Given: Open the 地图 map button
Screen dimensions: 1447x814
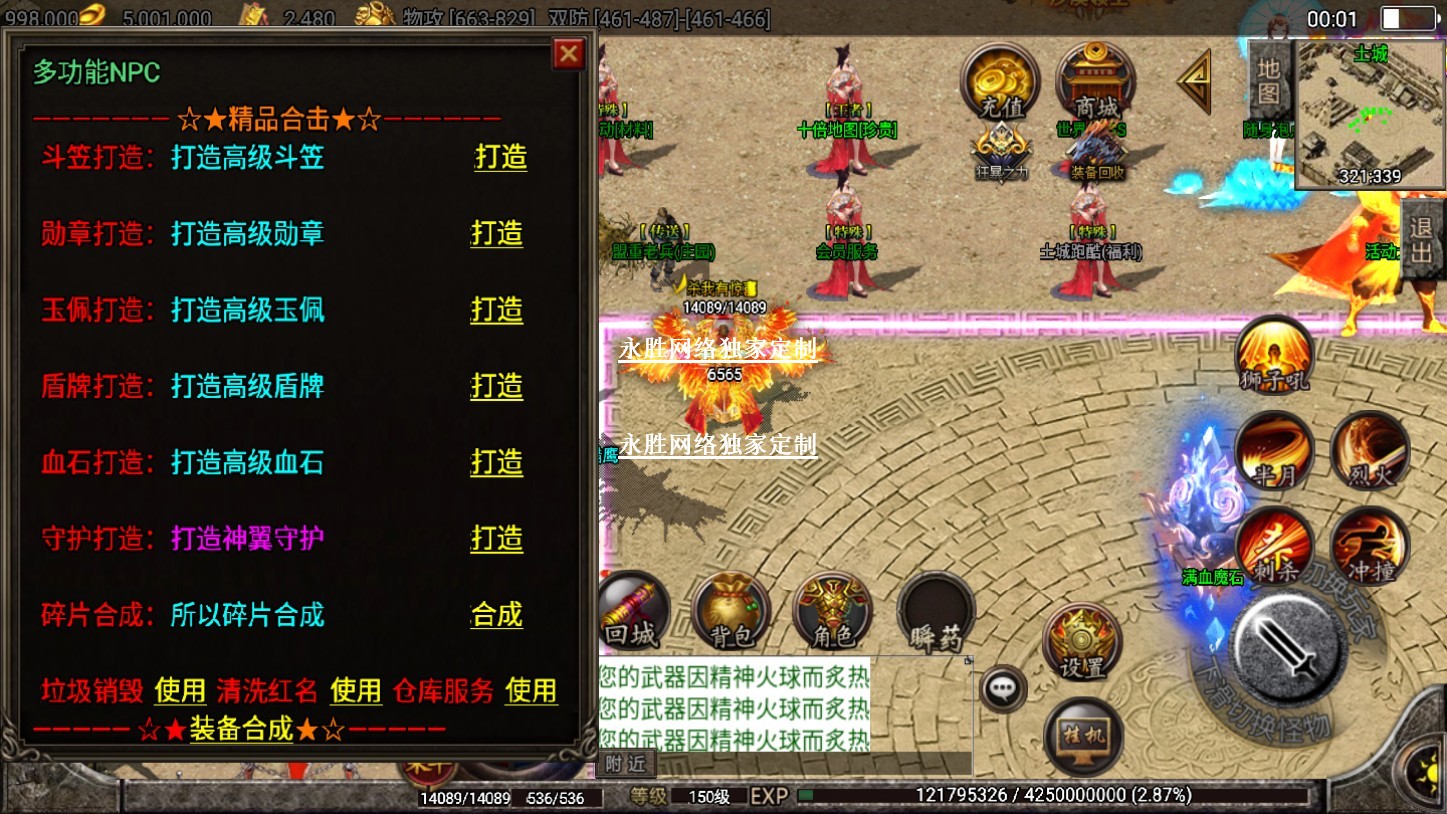Looking at the screenshot, I should tap(1268, 80).
